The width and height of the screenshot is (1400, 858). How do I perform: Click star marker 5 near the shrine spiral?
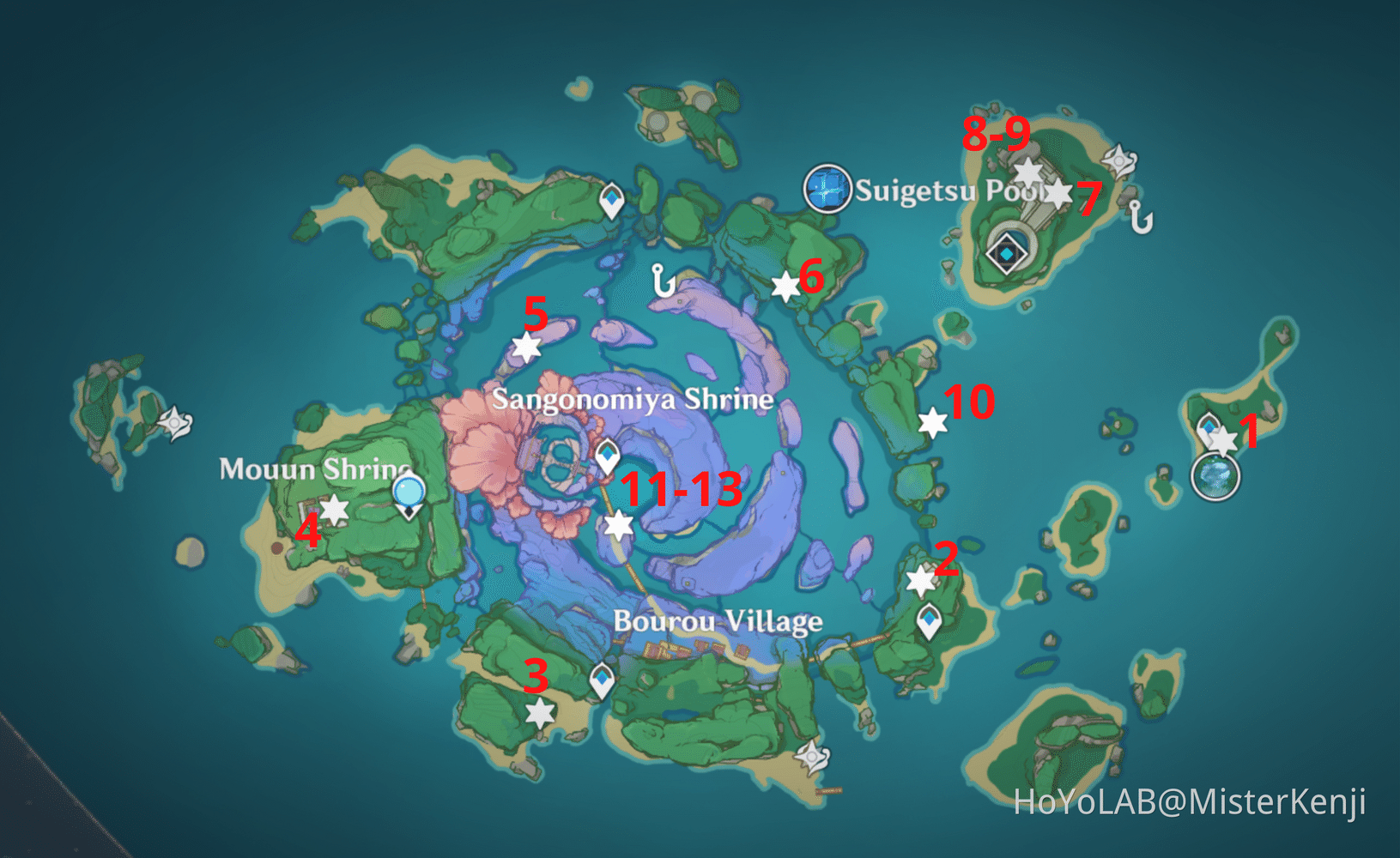(527, 347)
